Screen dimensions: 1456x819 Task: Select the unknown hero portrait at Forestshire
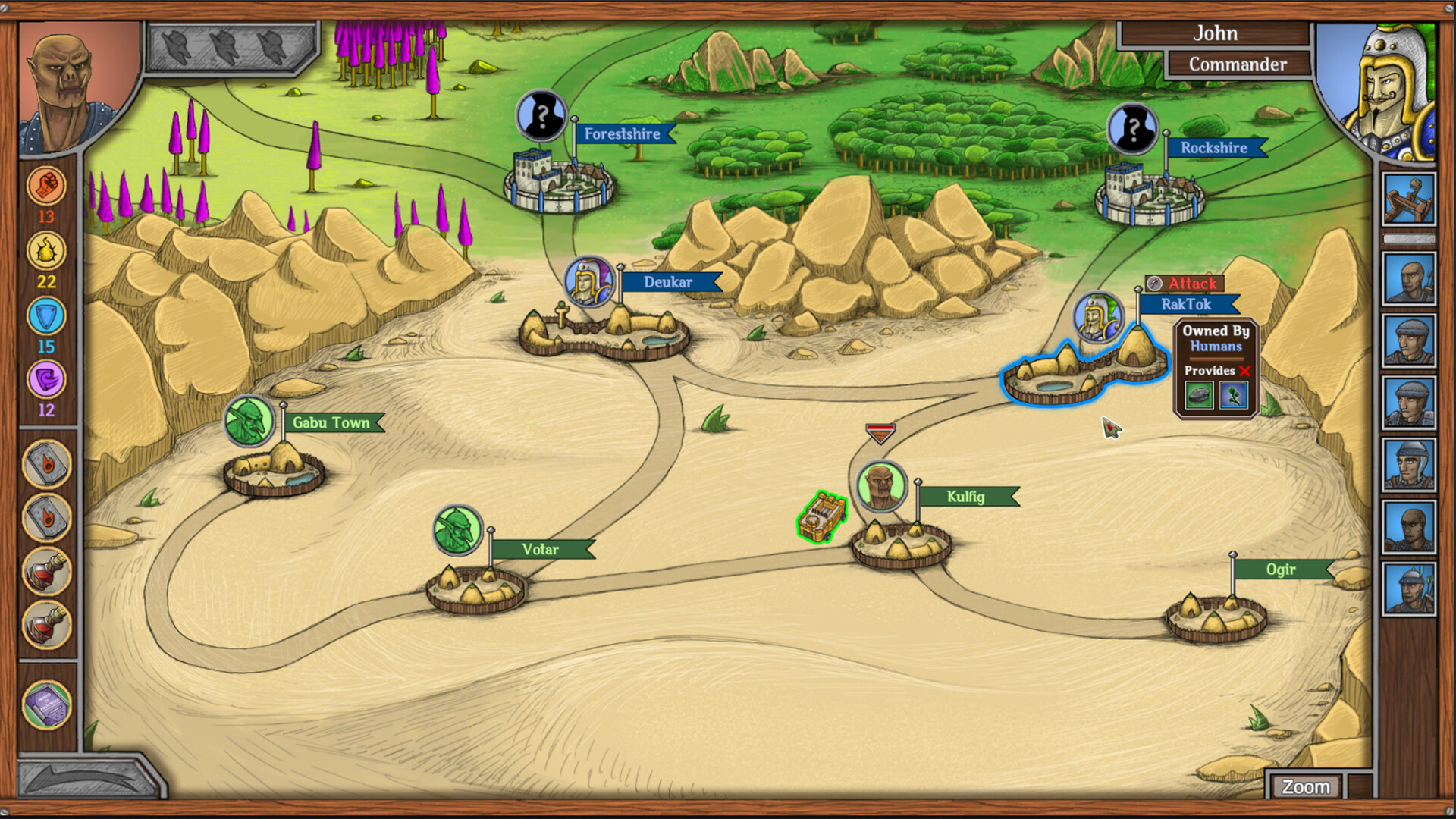pyautogui.click(x=541, y=115)
